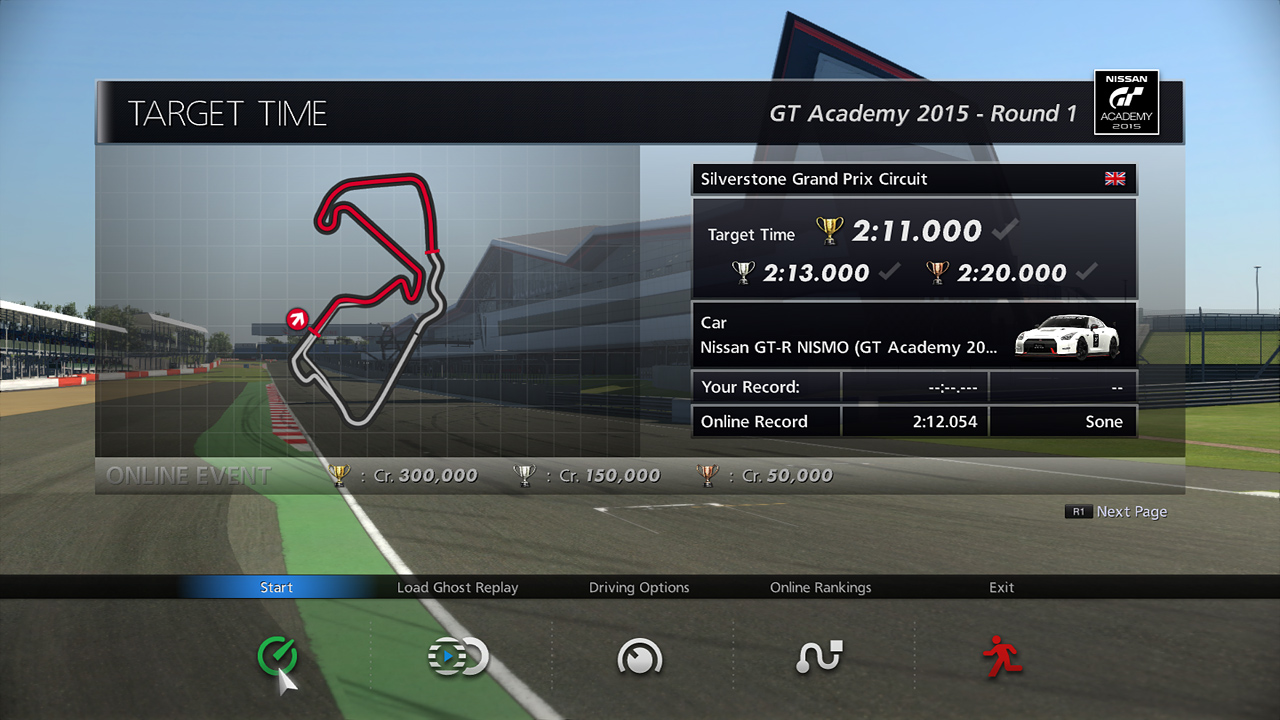Select the Online Record row by Sone
The image size is (1280, 720).
(x=913, y=421)
